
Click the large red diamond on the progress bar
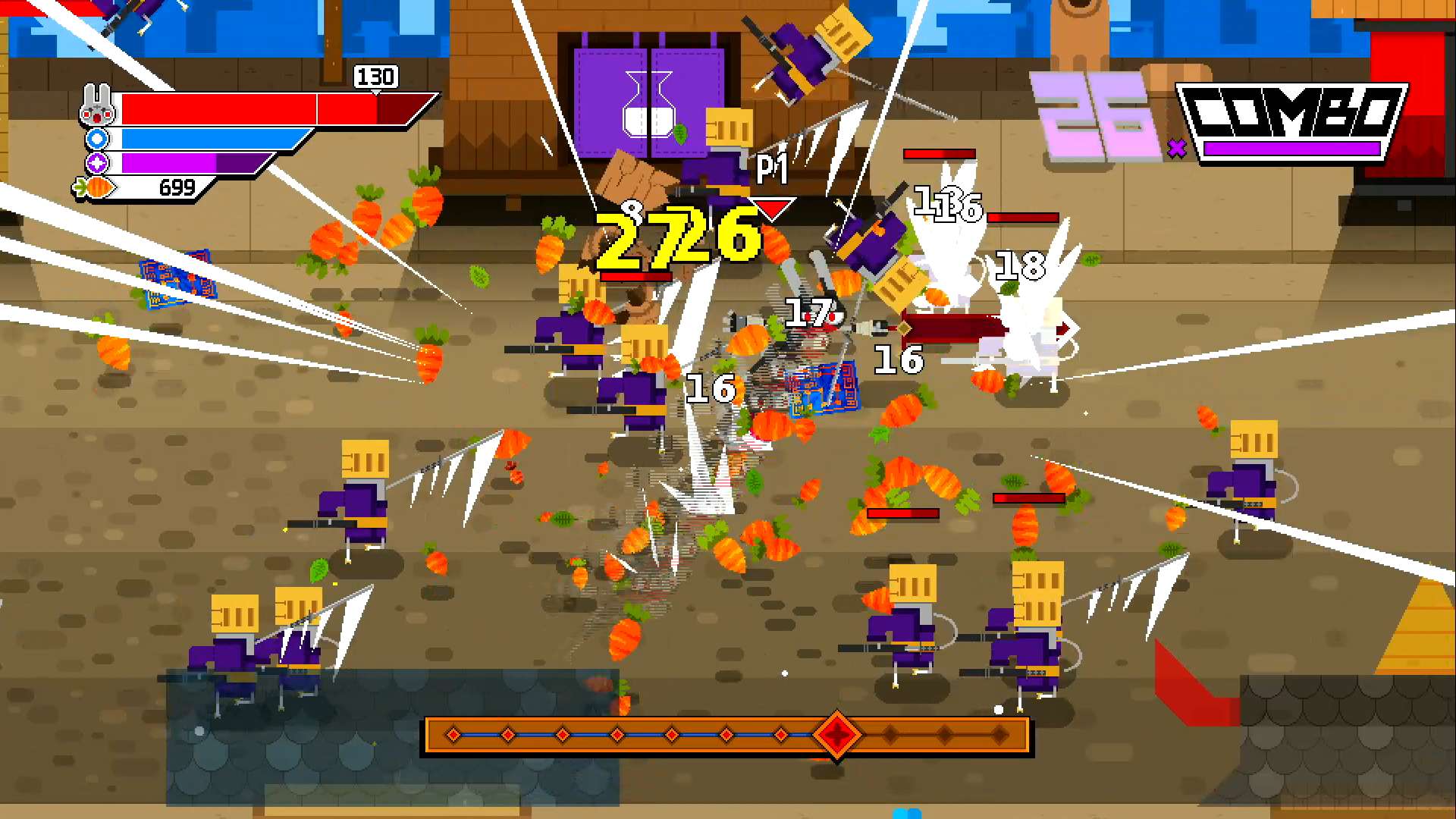[837, 734]
